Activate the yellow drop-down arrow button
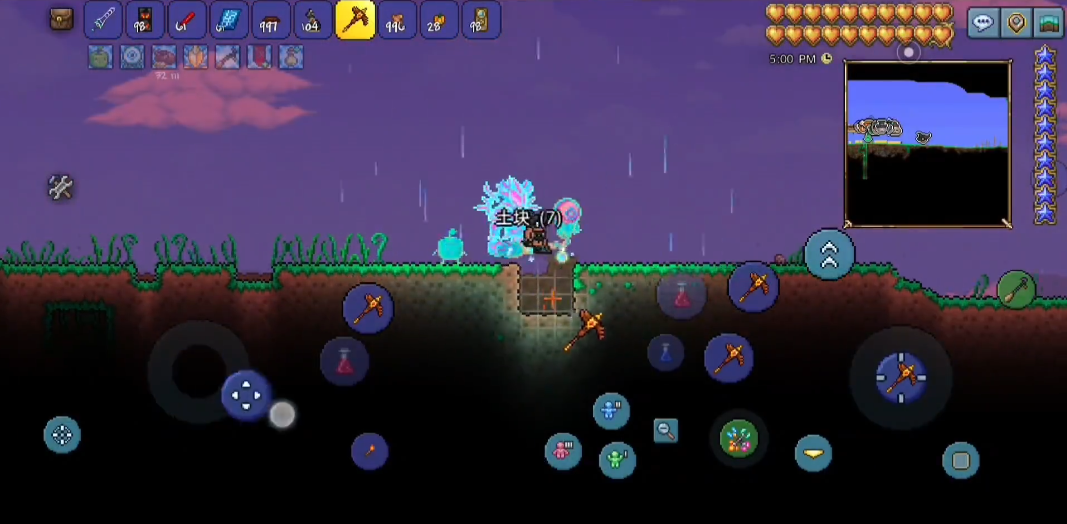The height and width of the screenshot is (524, 1067). pos(813,453)
